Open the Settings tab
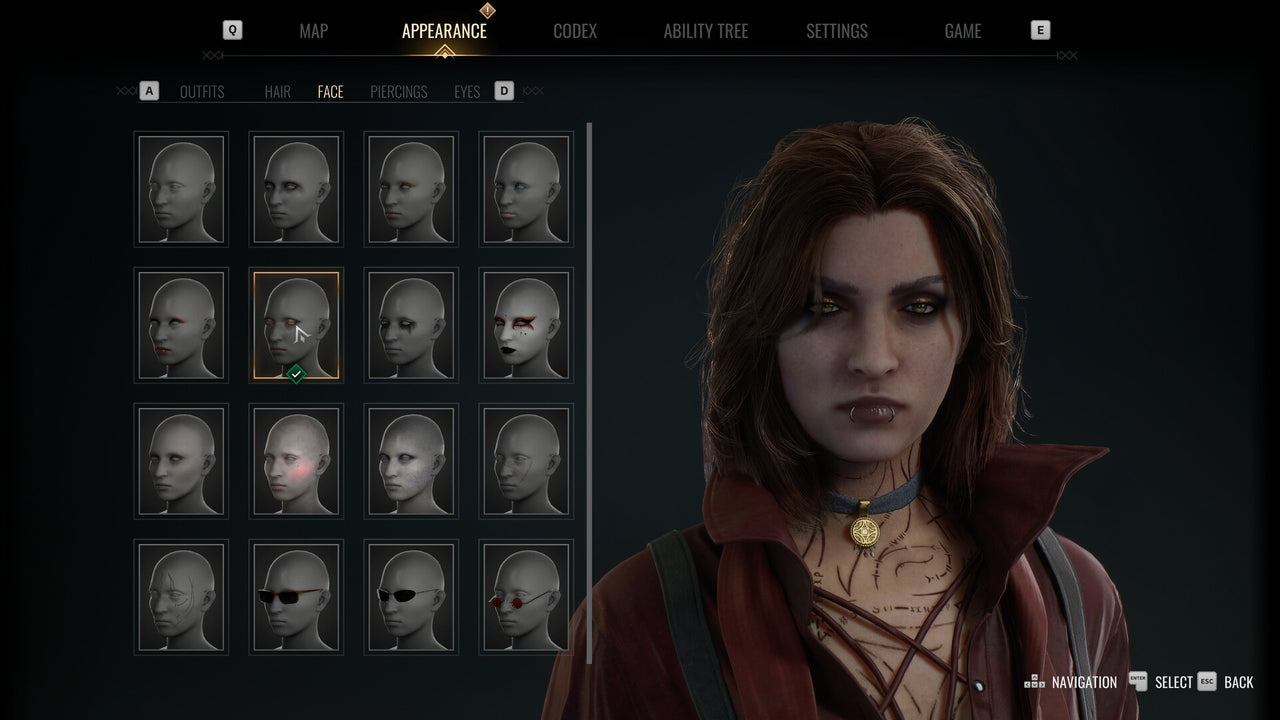 (836, 31)
